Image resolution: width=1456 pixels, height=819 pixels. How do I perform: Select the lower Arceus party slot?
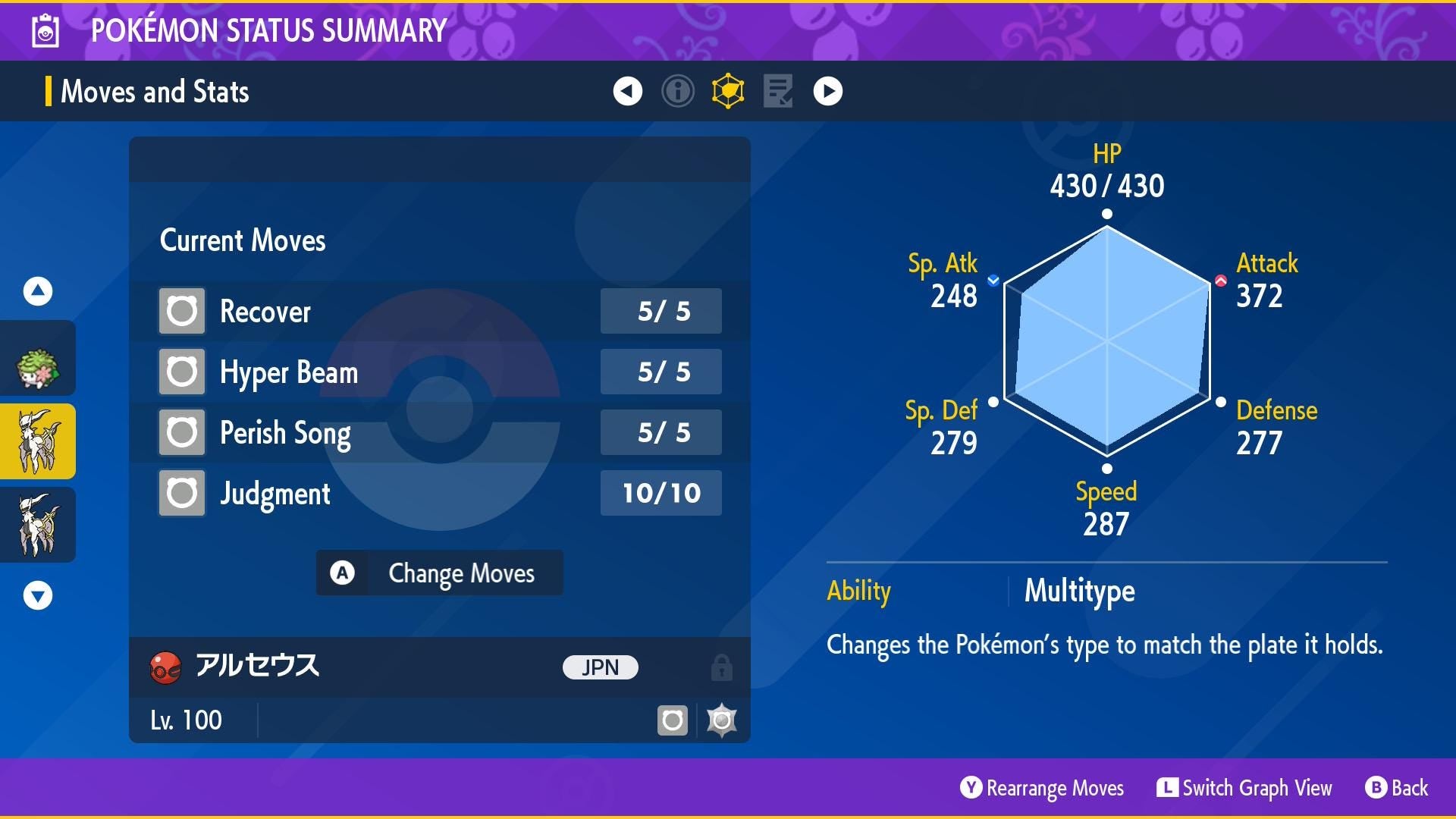tap(37, 525)
